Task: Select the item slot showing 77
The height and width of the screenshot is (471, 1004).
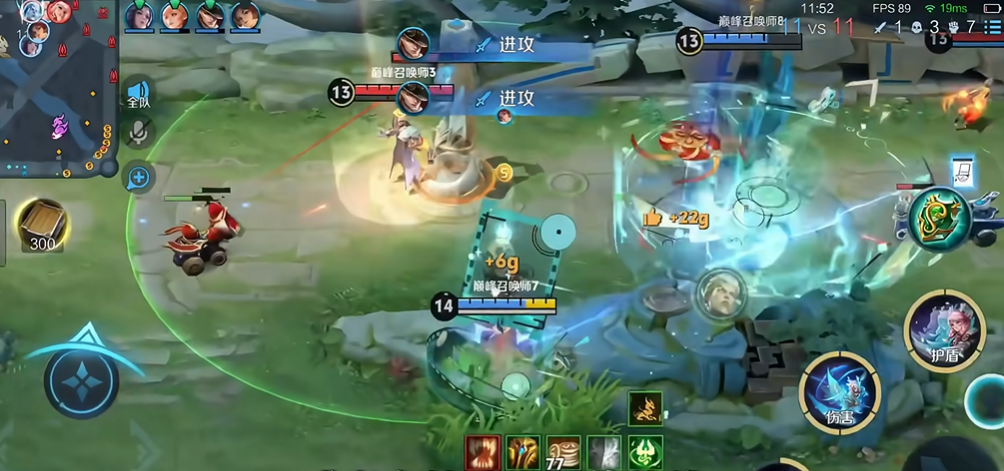Action: pos(564,452)
